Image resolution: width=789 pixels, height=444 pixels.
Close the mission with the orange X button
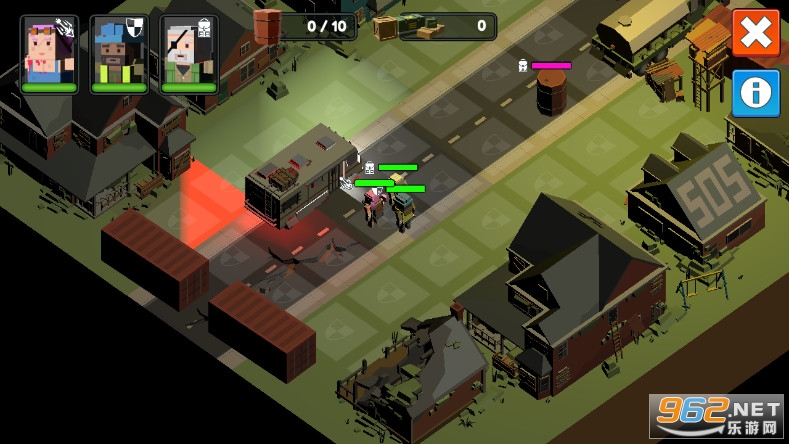tap(756, 33)
